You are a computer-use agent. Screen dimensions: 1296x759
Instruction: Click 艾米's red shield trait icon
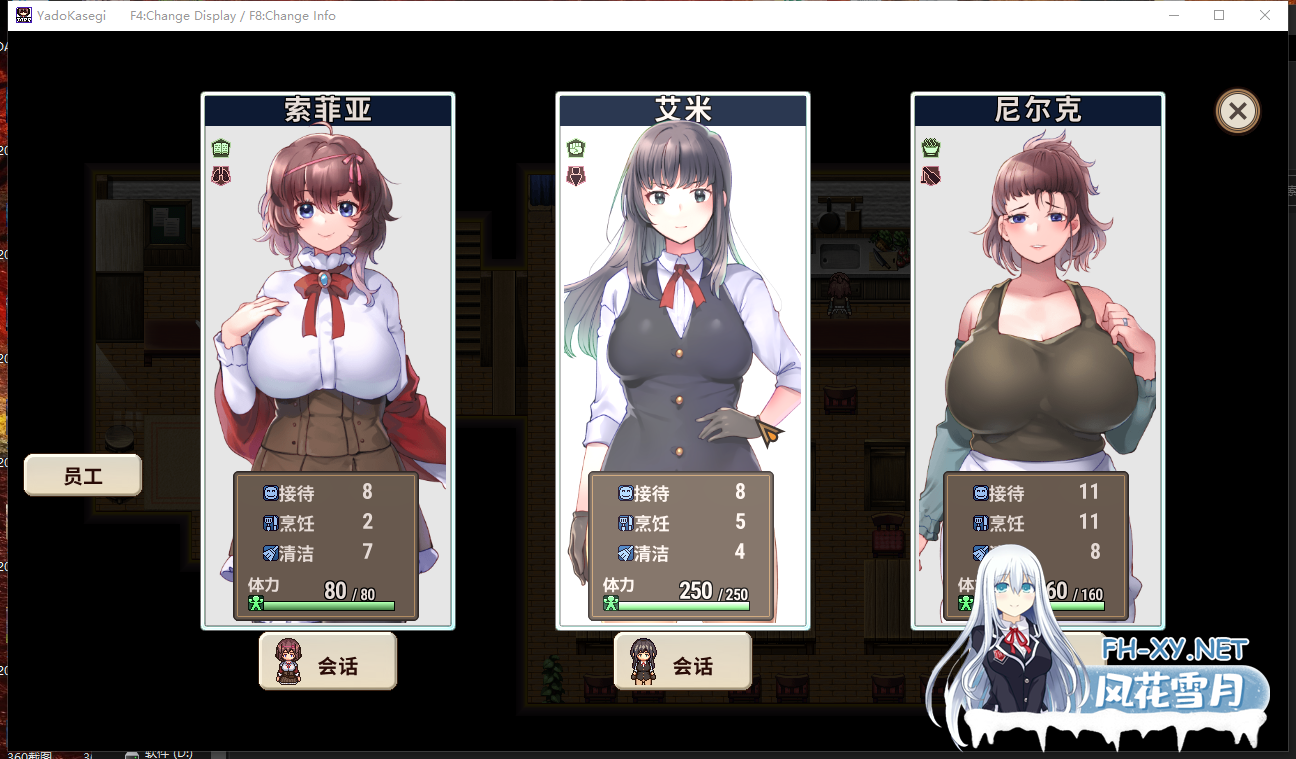tap(575, 174)
